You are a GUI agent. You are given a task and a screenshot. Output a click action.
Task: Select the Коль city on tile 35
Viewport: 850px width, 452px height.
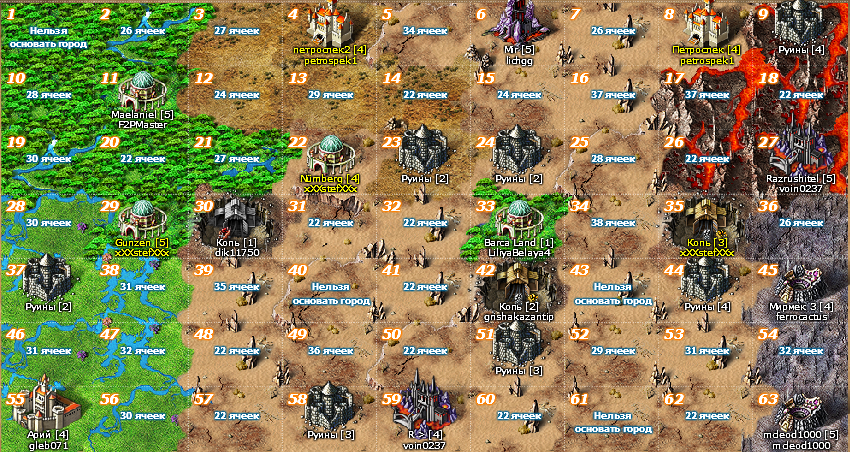point(706,217)
